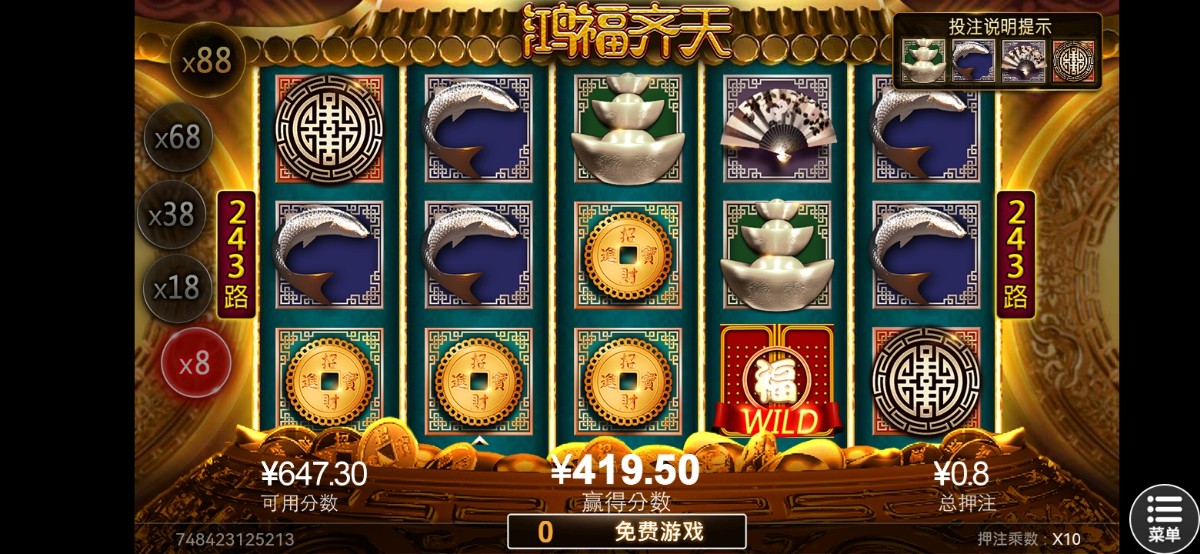Screen dimensions: 1200x554
Task: Click the 免费游戏 free game counter
Action: (627, 531)
